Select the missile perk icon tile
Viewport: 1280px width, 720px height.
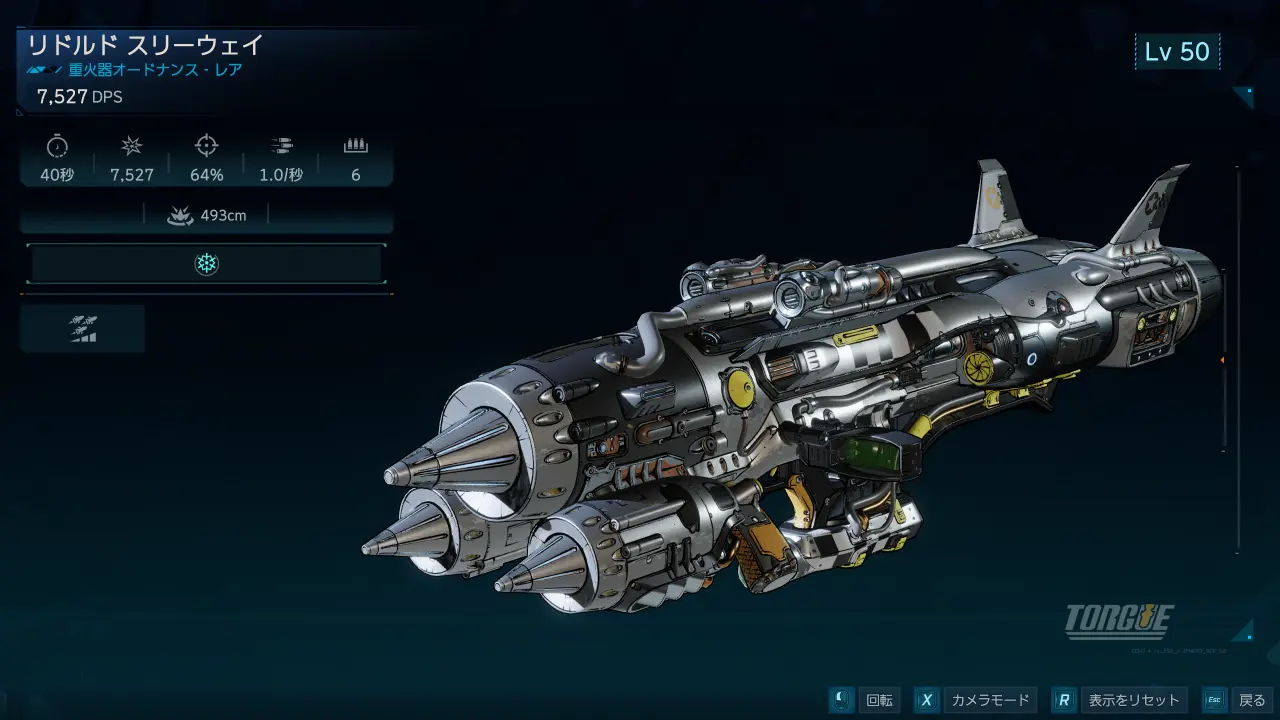pos(83,329)
